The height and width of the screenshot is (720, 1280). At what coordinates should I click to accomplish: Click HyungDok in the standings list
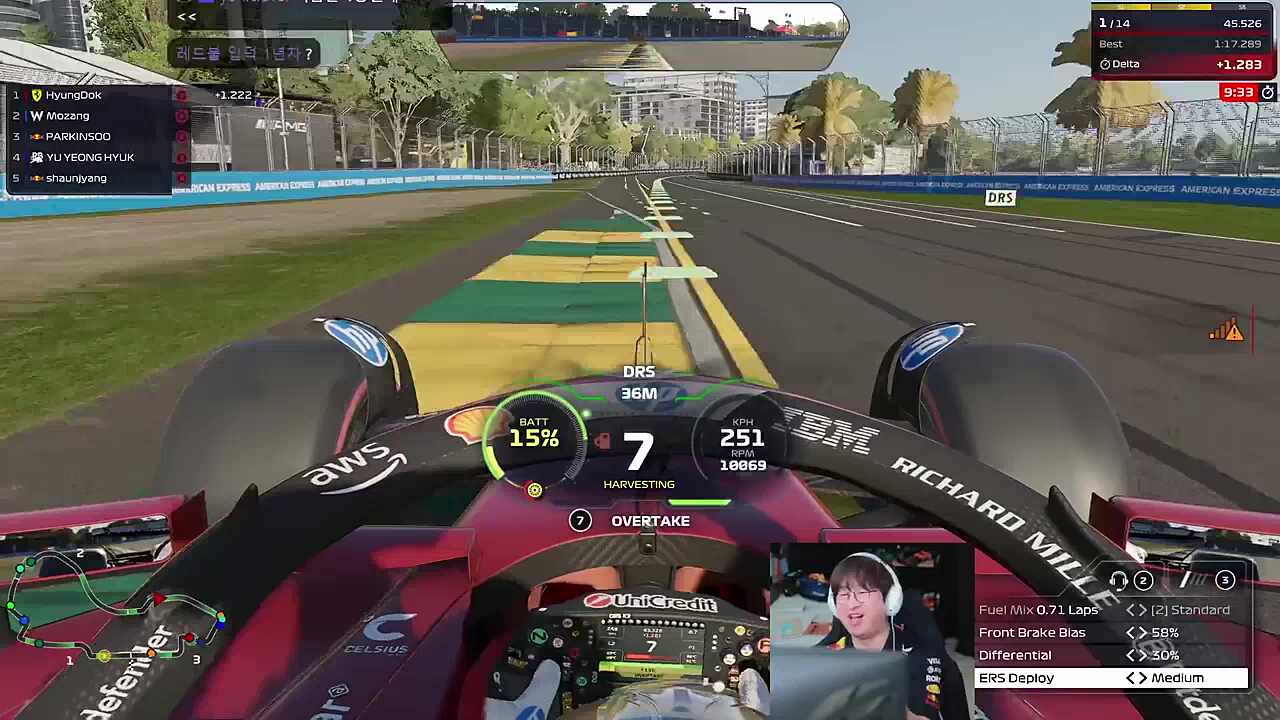pyautogui.click(x=73, y=95)
